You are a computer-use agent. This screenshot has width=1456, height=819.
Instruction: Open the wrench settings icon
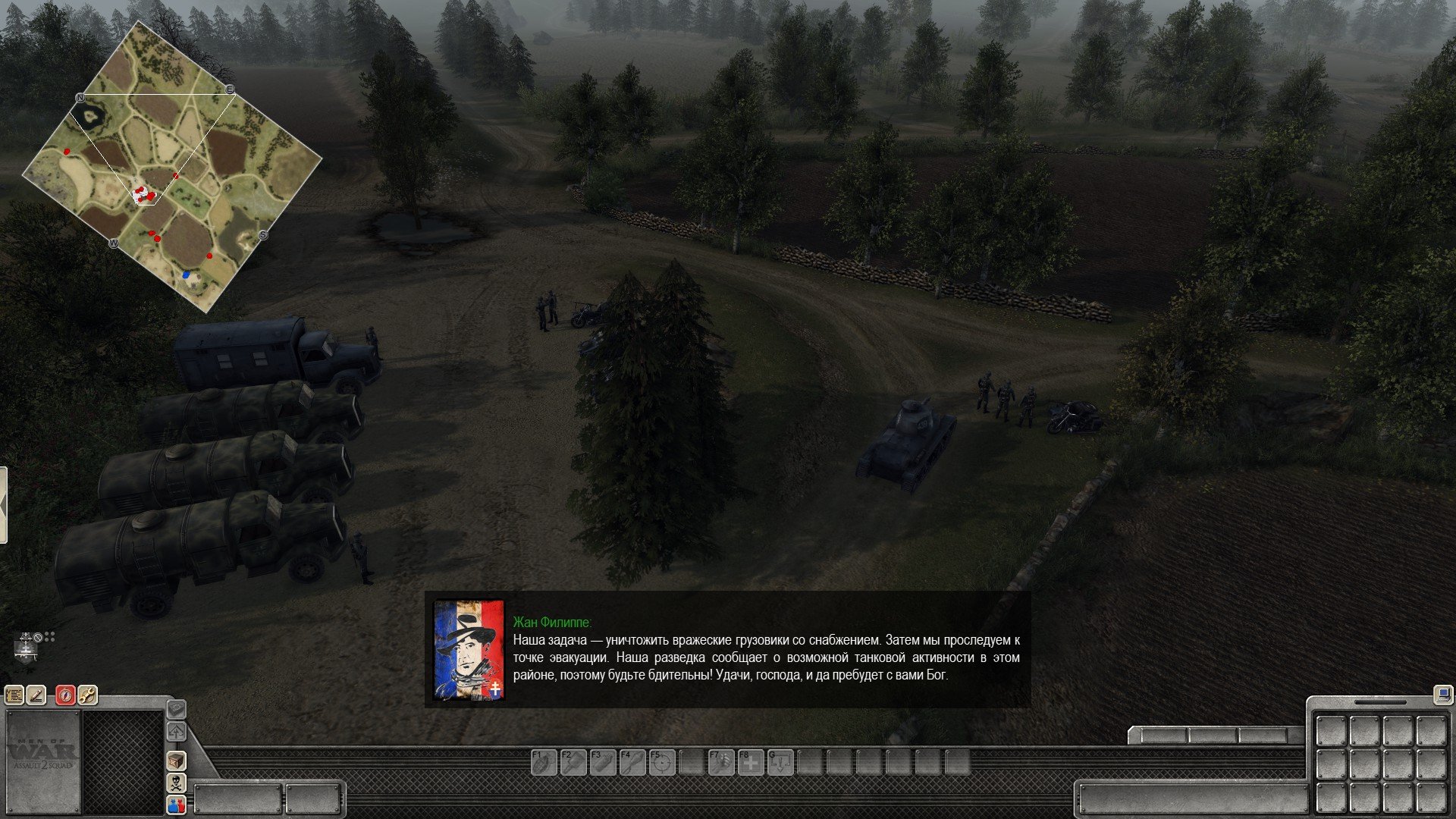pyautogui.click(x=88, y=695)
